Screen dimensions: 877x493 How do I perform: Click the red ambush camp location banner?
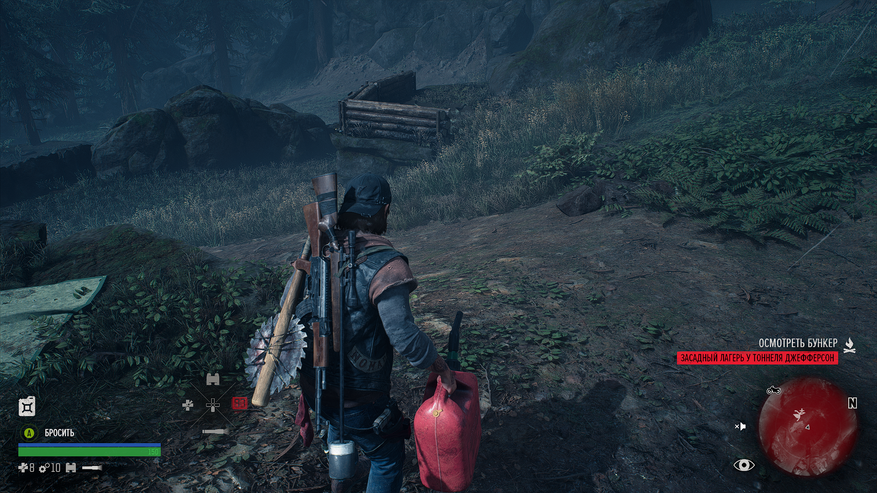pyautogui.click(x=757, y=358)
